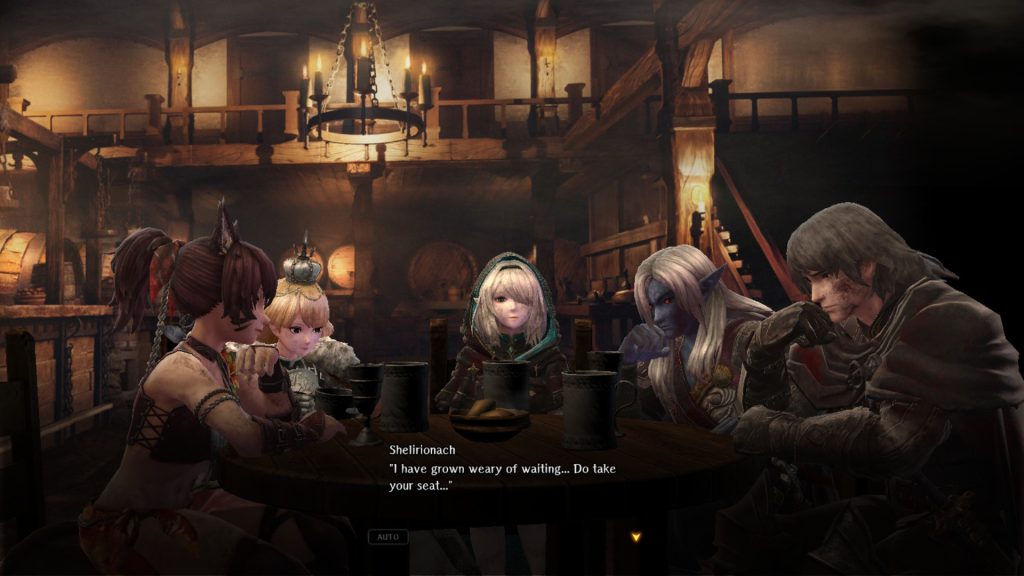Toggle the AUTO dialogue advance button
Viewport: 1024px width, 576px height.
click(387, 537)
